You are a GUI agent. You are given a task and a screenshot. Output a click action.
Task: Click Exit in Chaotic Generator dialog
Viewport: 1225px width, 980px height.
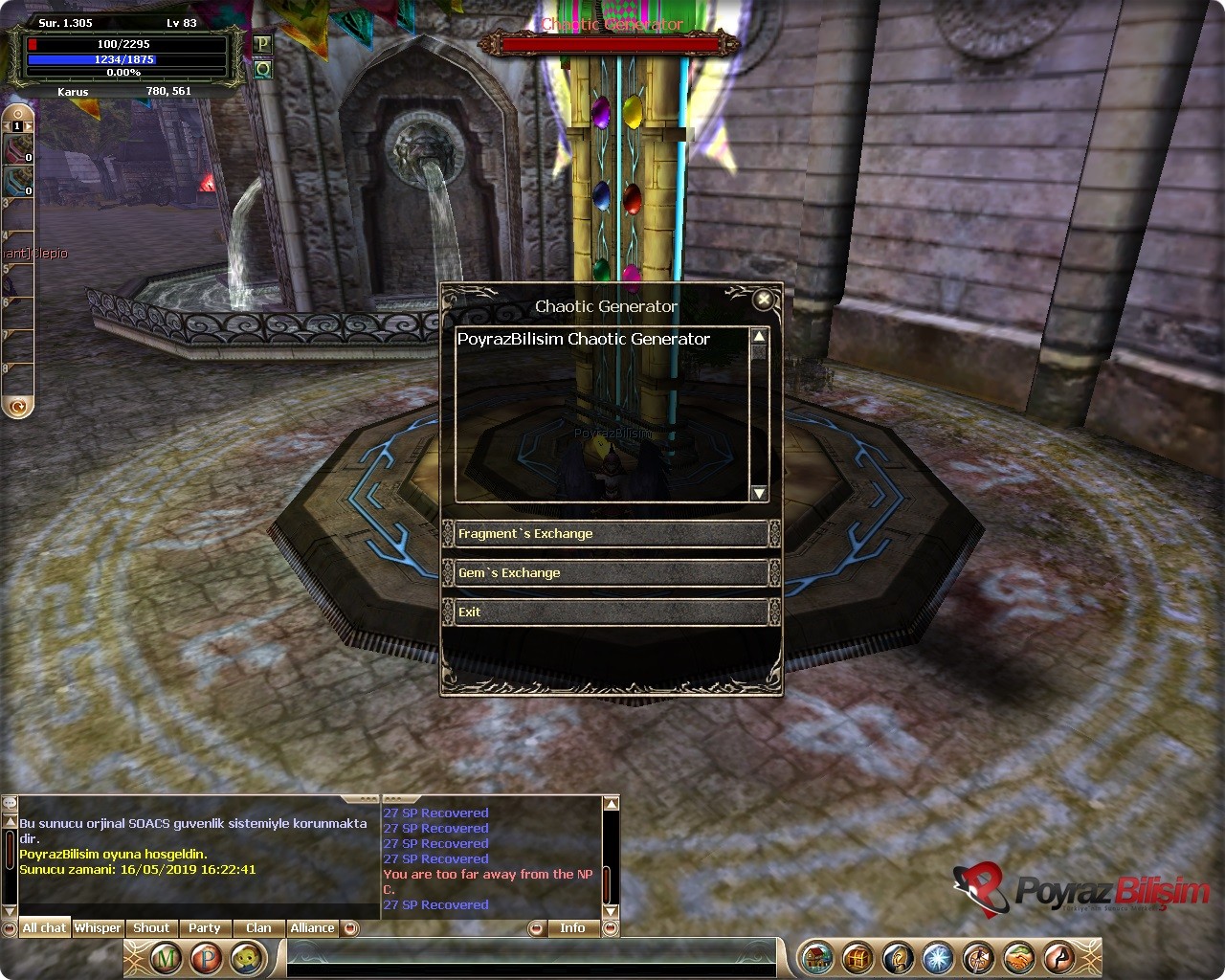click(611, 612)
